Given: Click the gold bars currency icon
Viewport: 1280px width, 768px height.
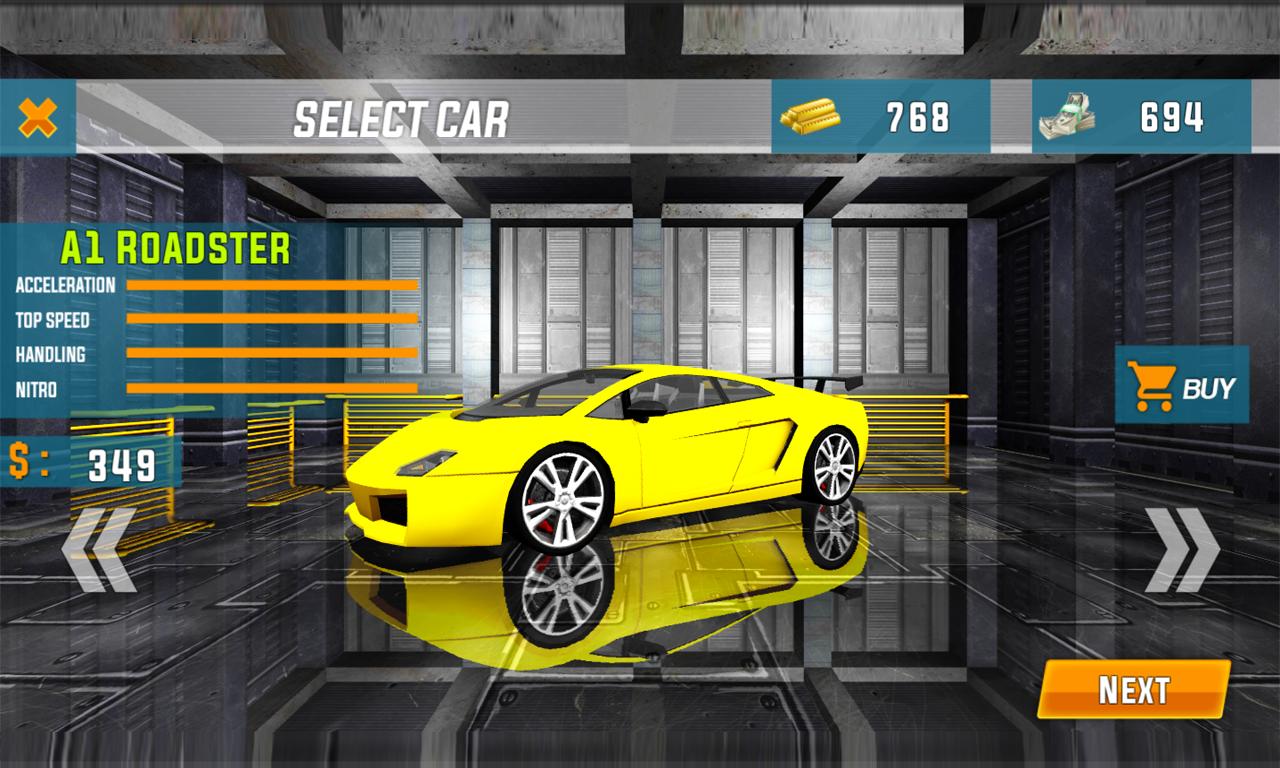Looking at the screenshot, I should 810,117.
